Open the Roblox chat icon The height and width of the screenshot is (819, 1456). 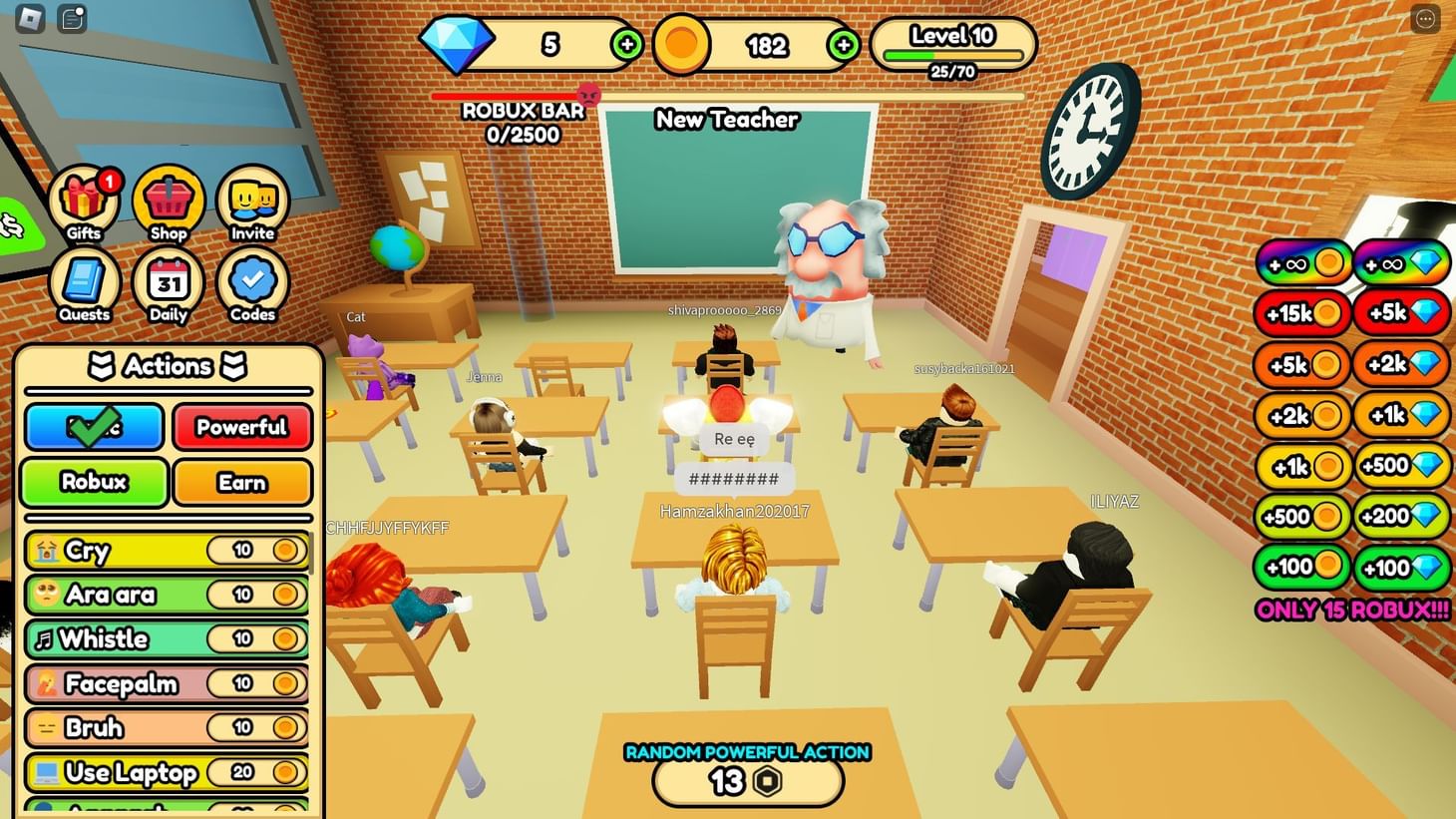click(71, 18)
